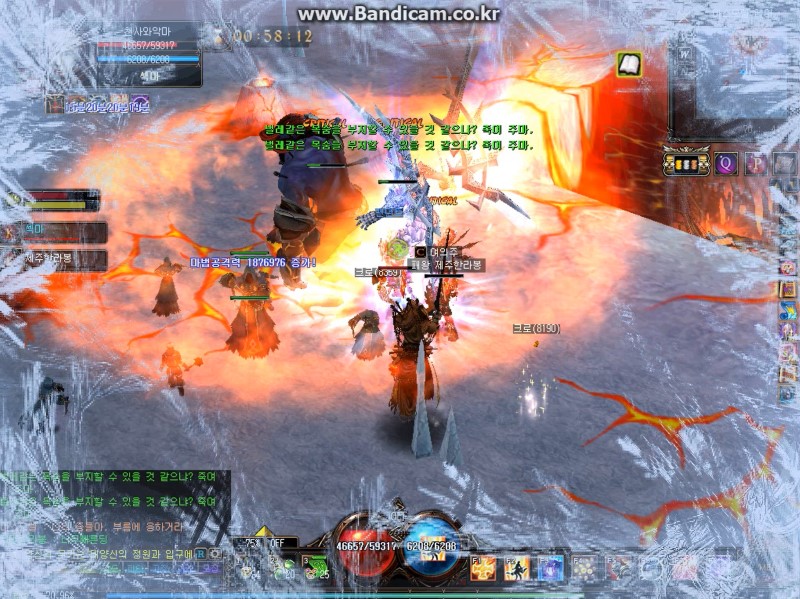The width and height of the screenshot is (800, 599).
Task: Click the purple arc buff icon
Action: pyautogui.click(x=141, y=104)
